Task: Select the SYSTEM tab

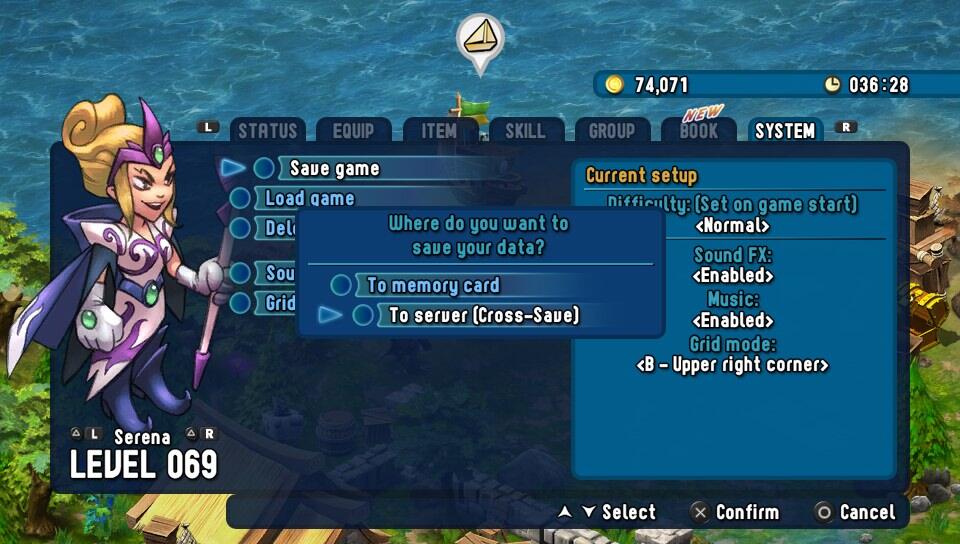Action: coord(785,131)
